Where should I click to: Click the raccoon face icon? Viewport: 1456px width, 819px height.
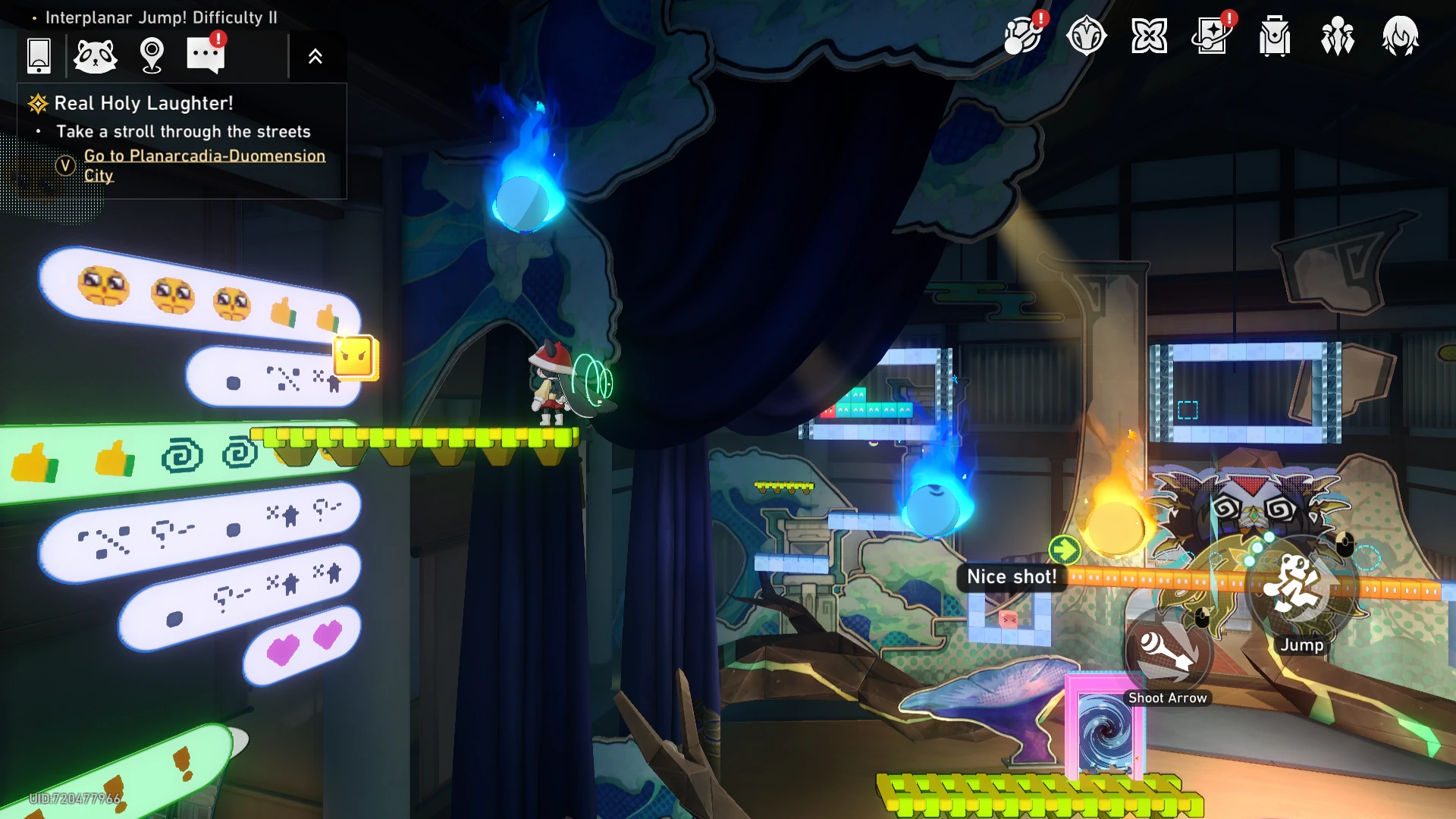click(x=96, y=55)
